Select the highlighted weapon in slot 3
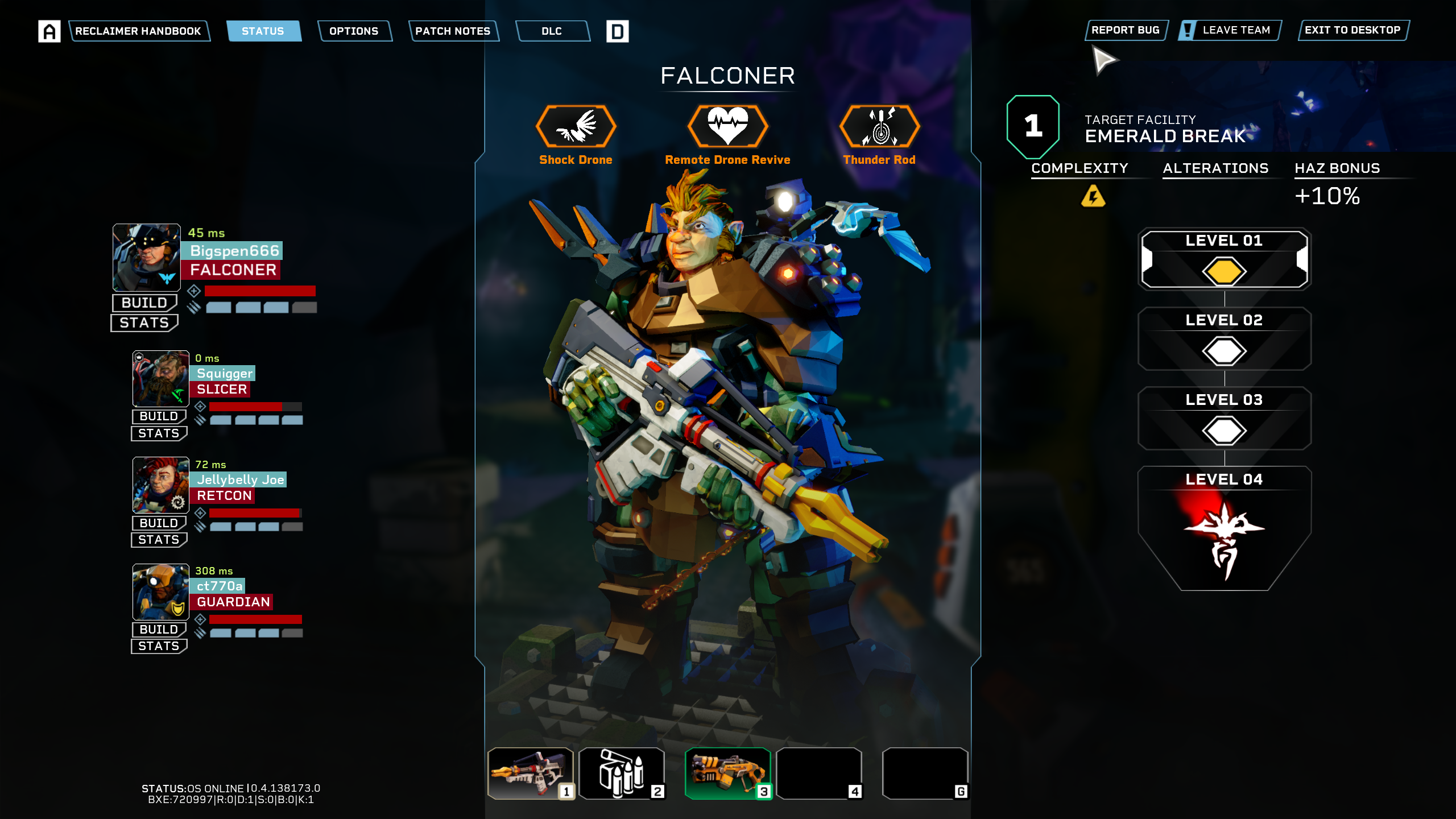This screenshot has height=819, width=1456. (728, 773)
